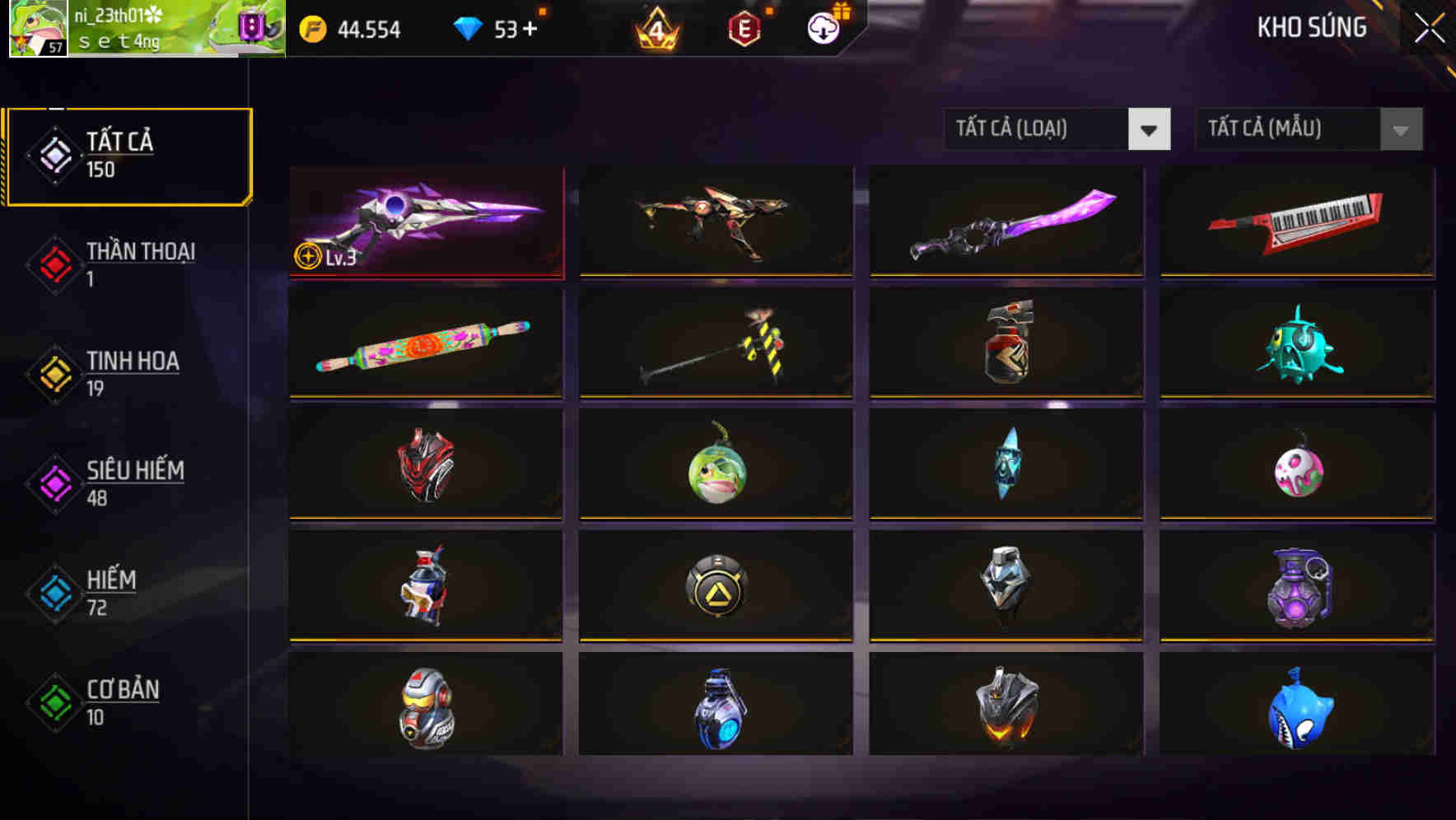Click the diamond currency icon to top up
The height and width of the screenshot is (820, 1456).
coord(469,29)
